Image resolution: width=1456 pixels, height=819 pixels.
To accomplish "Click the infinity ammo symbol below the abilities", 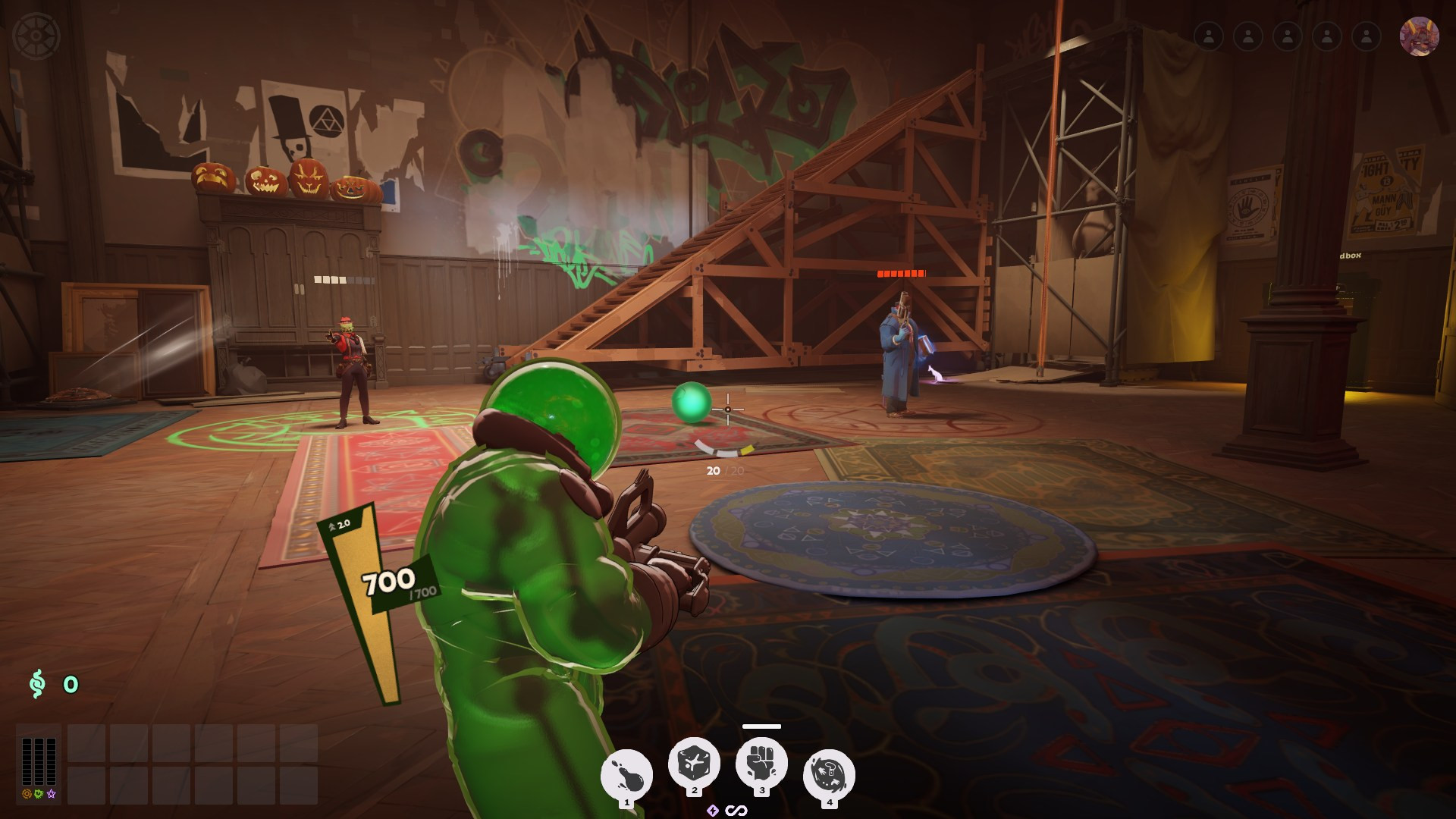I will tap(737, 809).
